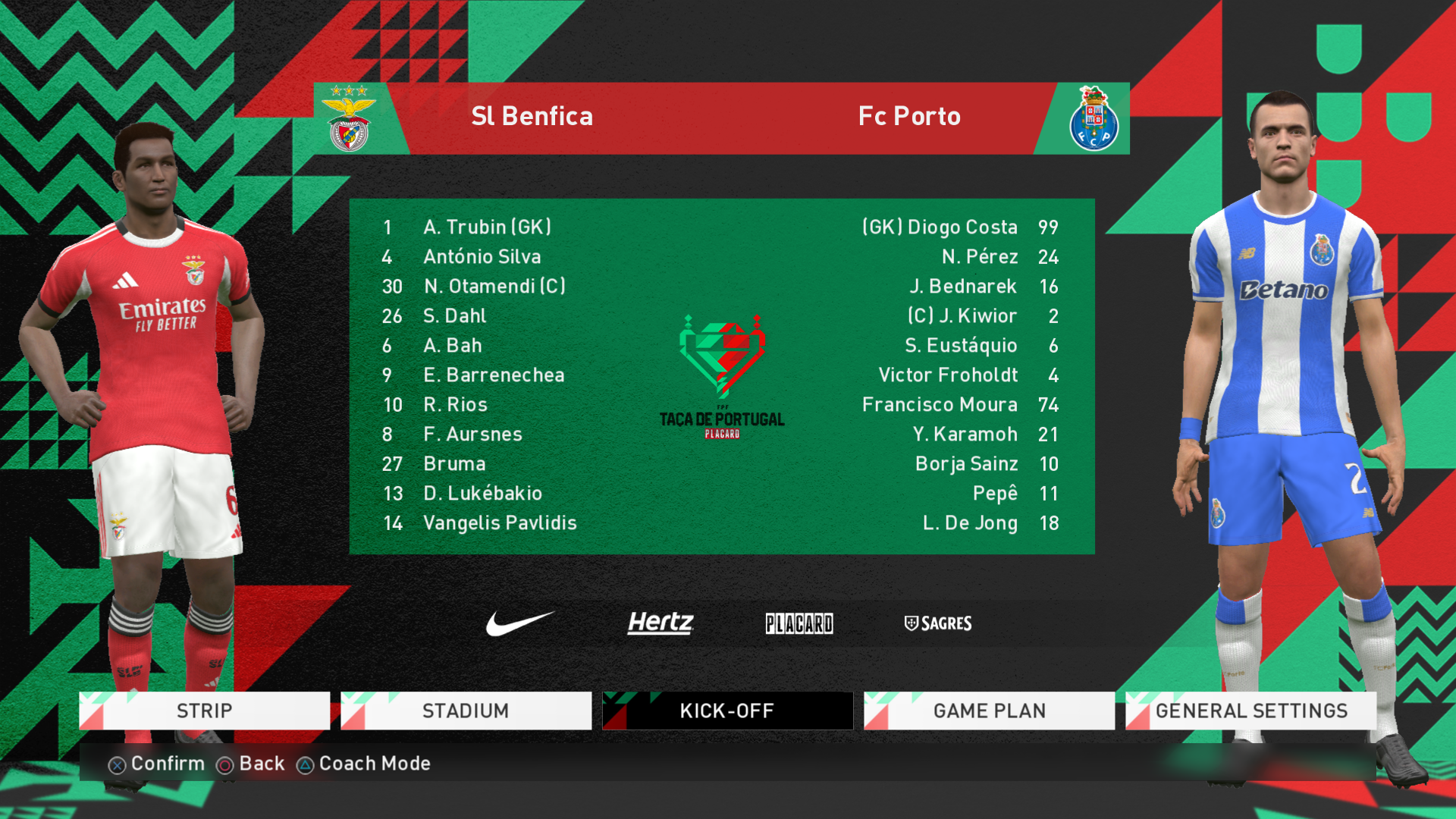Go to General Settings
Viewport: 1456px width, 819px height.
click(1250, 711)
